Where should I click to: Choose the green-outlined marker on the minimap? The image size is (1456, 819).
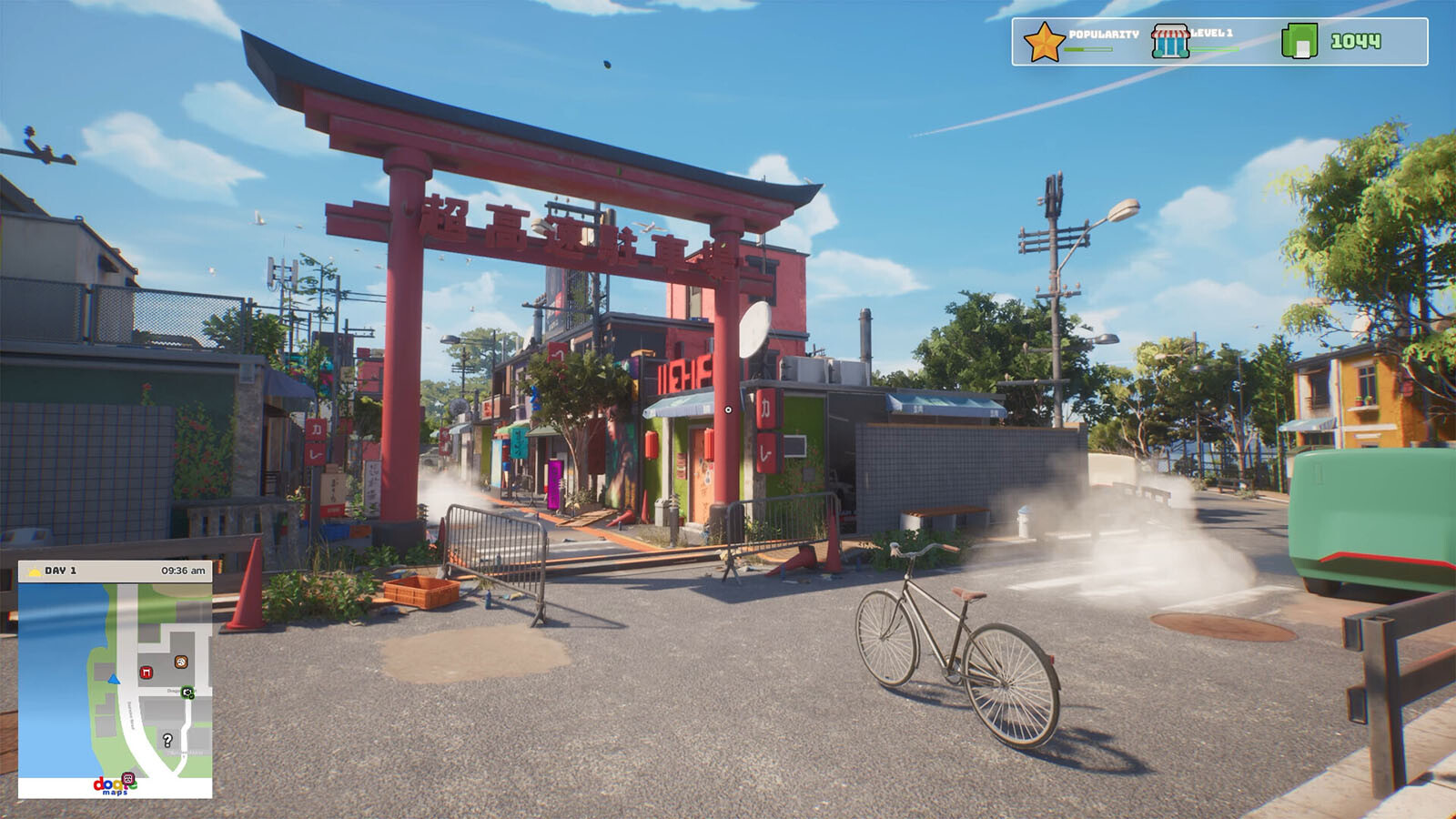point(187,693)
